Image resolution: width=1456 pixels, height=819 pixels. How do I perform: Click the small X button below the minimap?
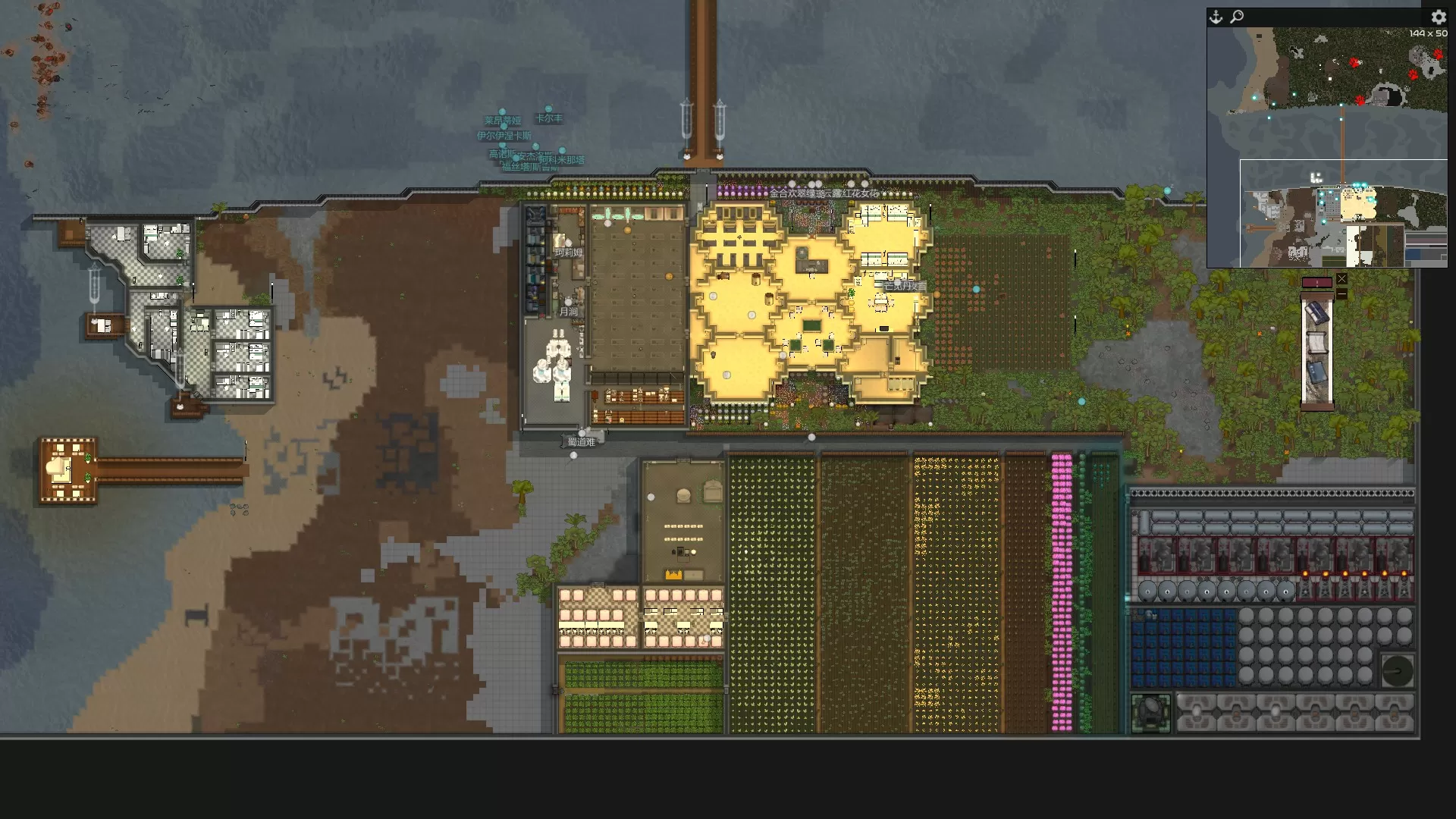[x=1341, y=279]
